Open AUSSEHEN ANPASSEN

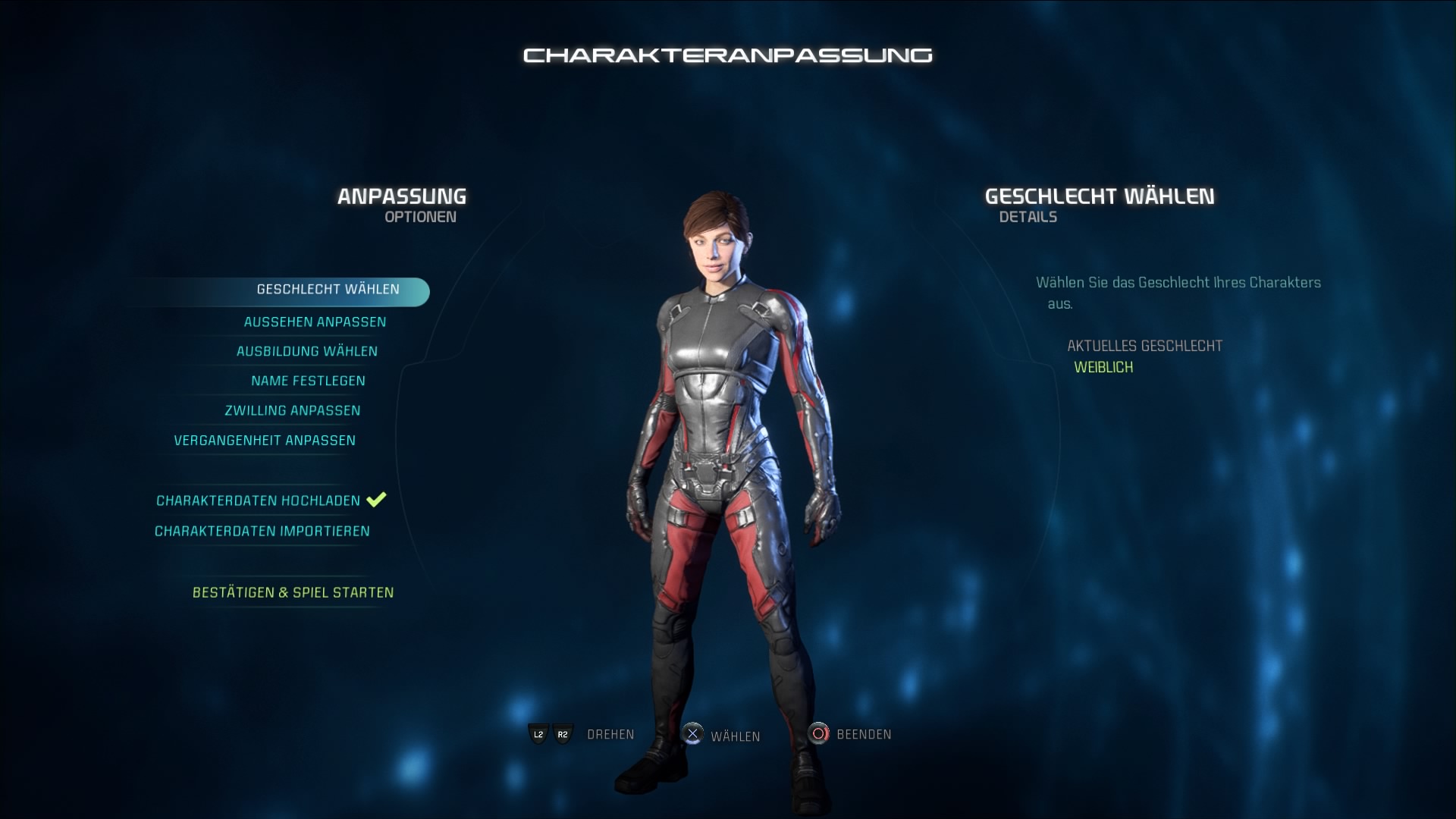point(314,322)
